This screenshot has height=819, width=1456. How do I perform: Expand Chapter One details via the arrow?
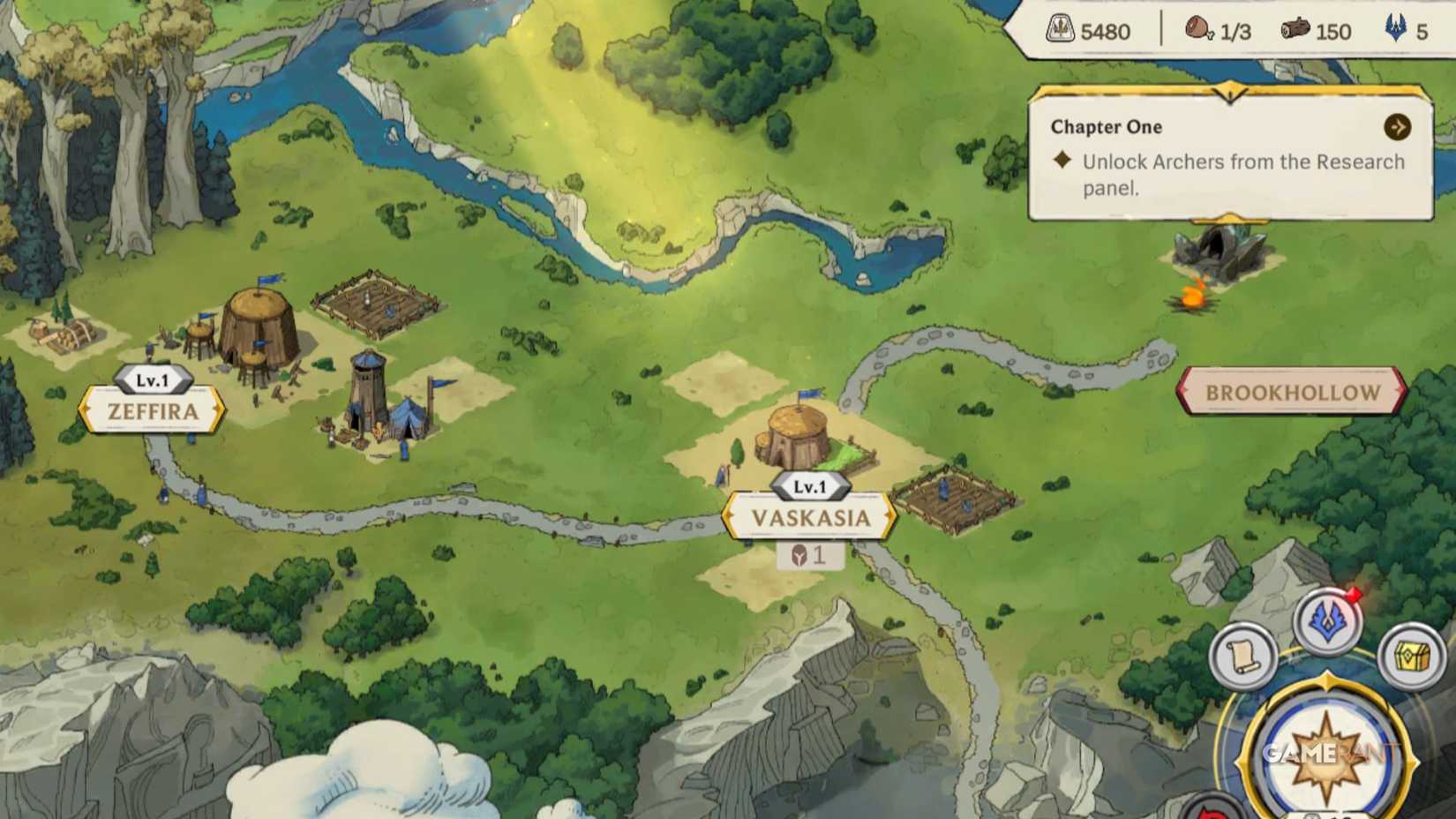coord(1395,126)
